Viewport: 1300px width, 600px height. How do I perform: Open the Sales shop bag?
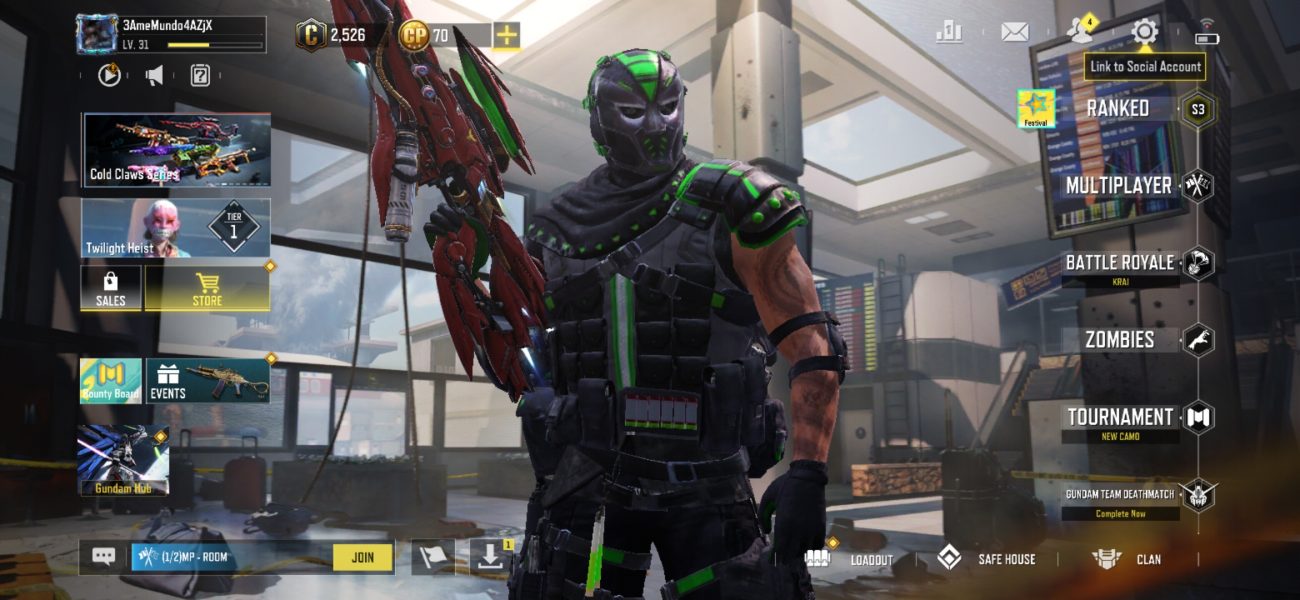click(110, 288)
